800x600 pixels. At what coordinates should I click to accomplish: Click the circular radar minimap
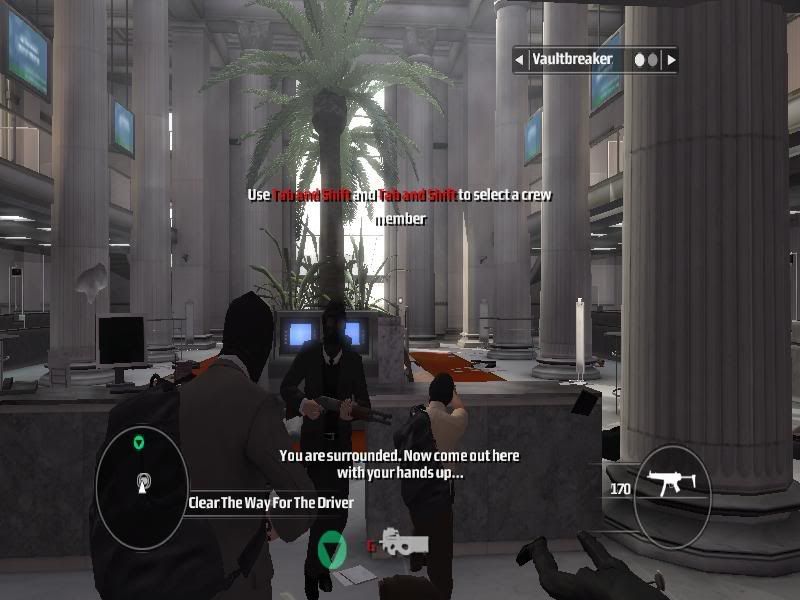[x=141, y=486]
